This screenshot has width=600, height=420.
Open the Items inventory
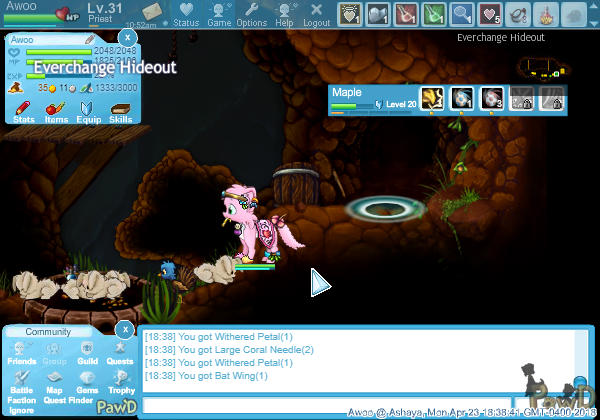pyautogui.click(x=56, y=110)
